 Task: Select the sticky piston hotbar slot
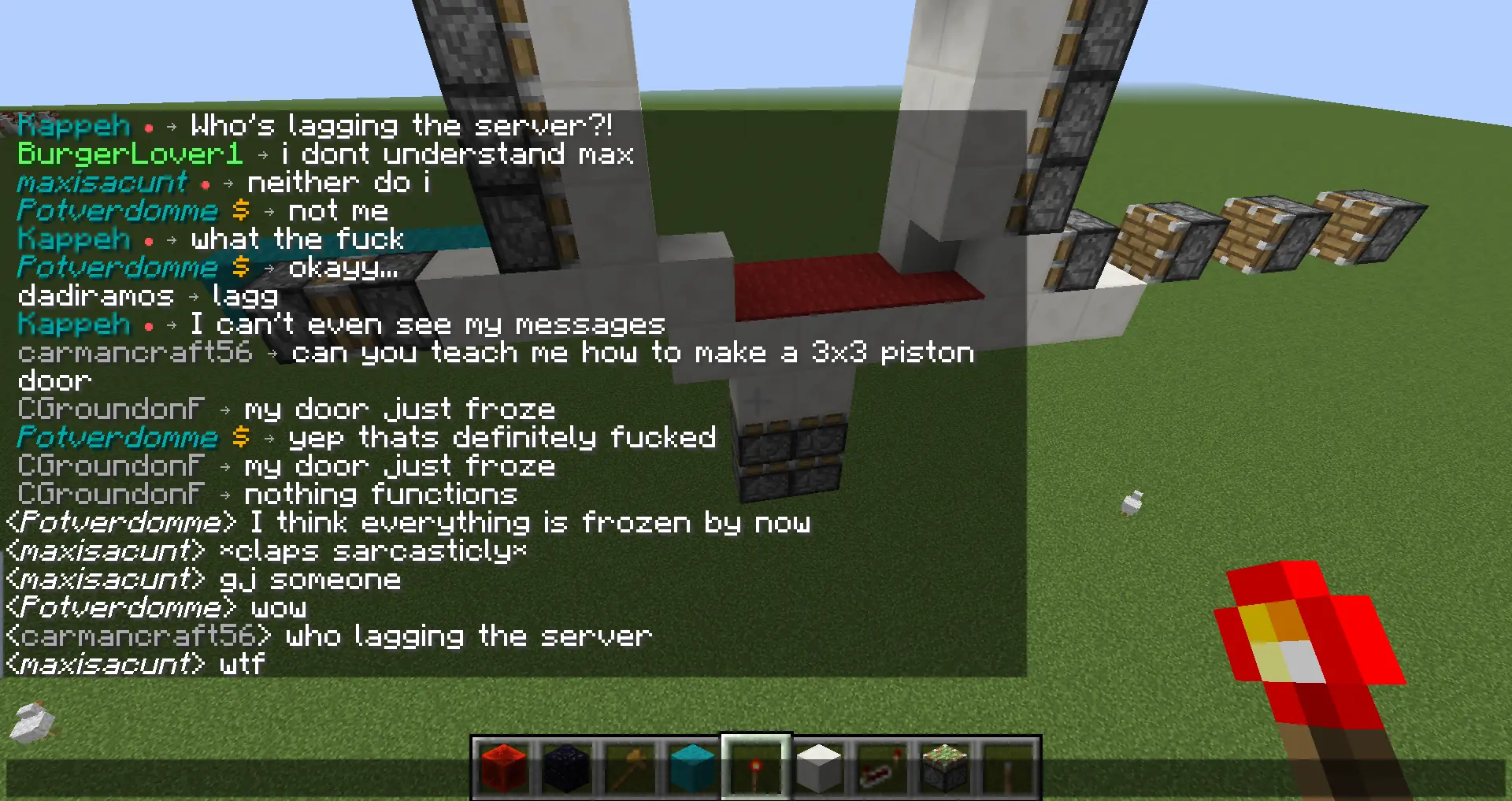tap(945, 768)
